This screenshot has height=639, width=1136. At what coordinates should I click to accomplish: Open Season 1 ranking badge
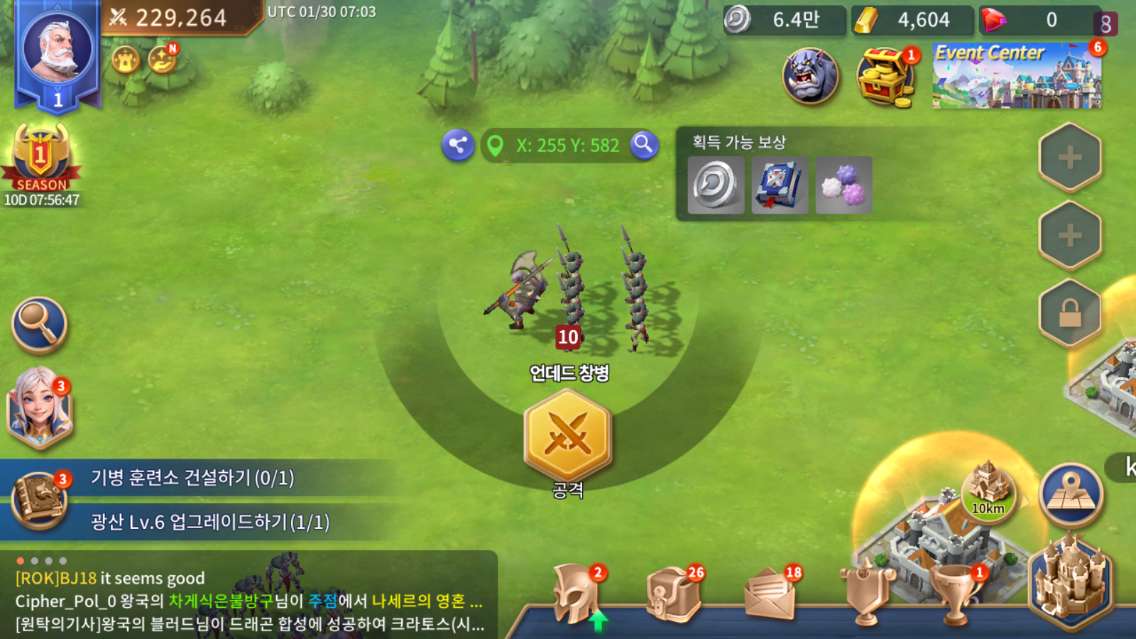(x=41, y=158)
